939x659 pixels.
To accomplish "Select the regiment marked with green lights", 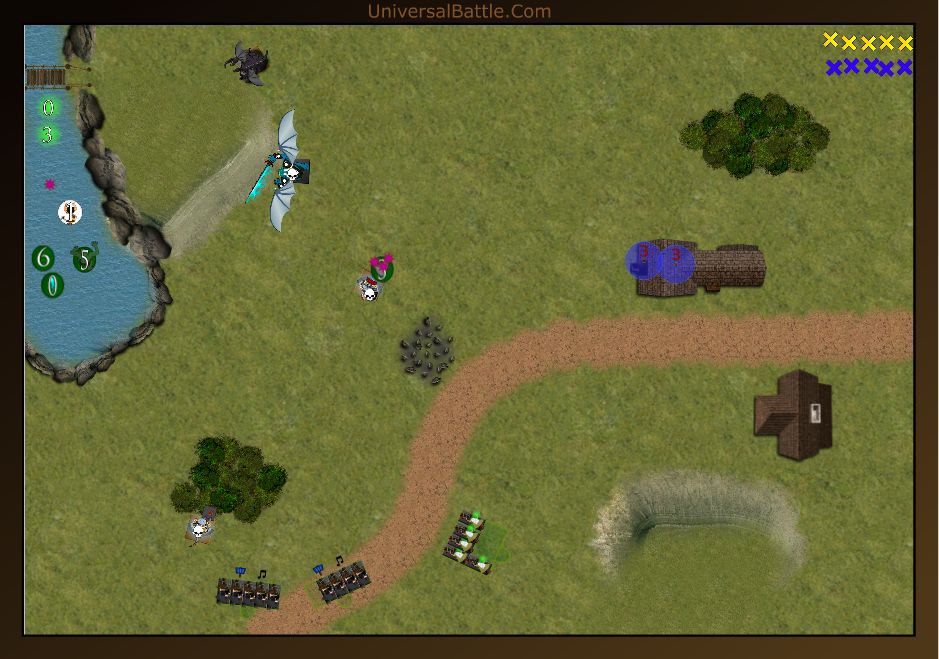I will (468, 541).
